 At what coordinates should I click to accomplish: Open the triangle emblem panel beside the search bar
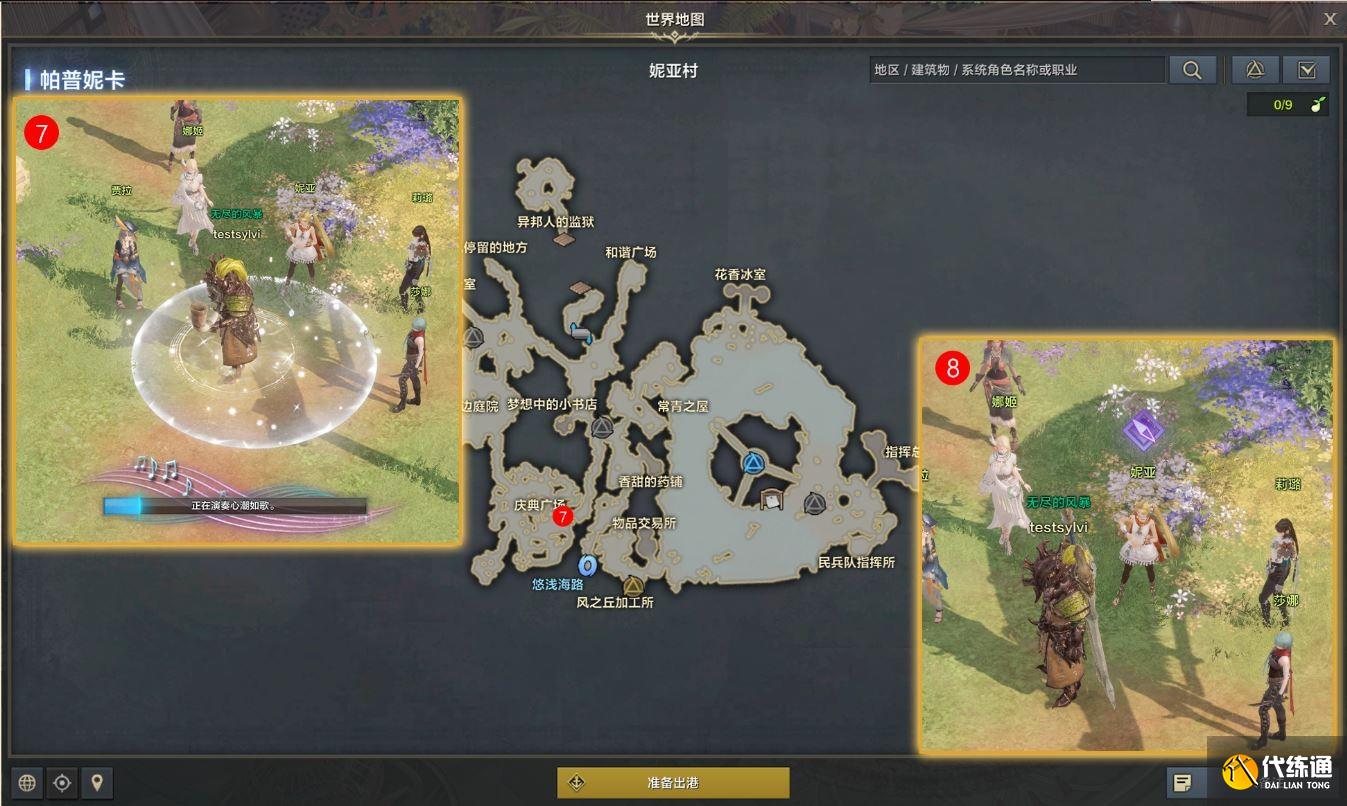(x=1254, y=70)
